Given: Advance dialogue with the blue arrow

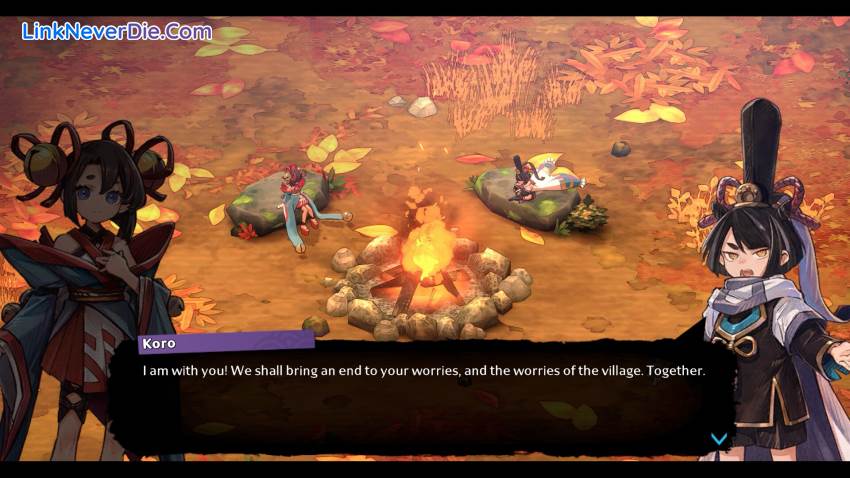Looking at the screenshot, I should click(x=717, y=438).
